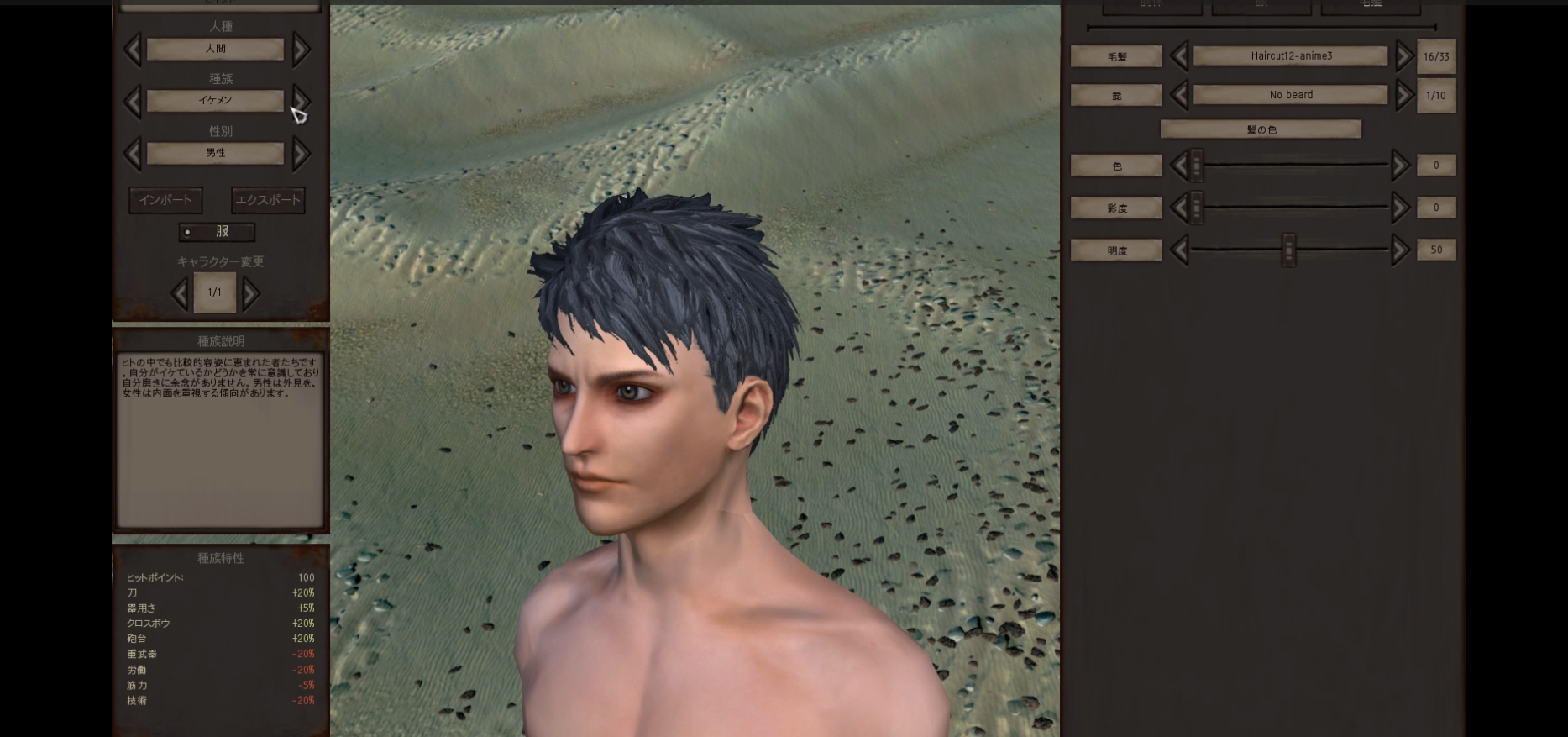Open the 髪の色 hair color settings
This screenshot has width=1568, height=737.
1260,129
